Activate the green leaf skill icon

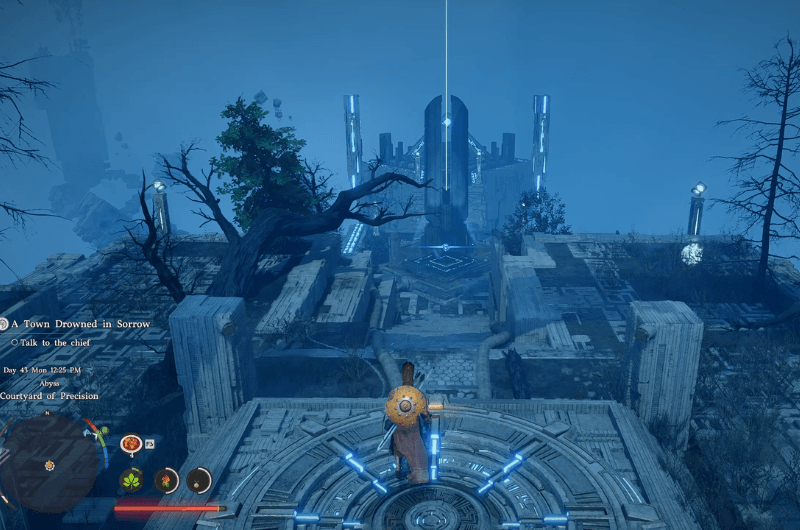[131, 480]
